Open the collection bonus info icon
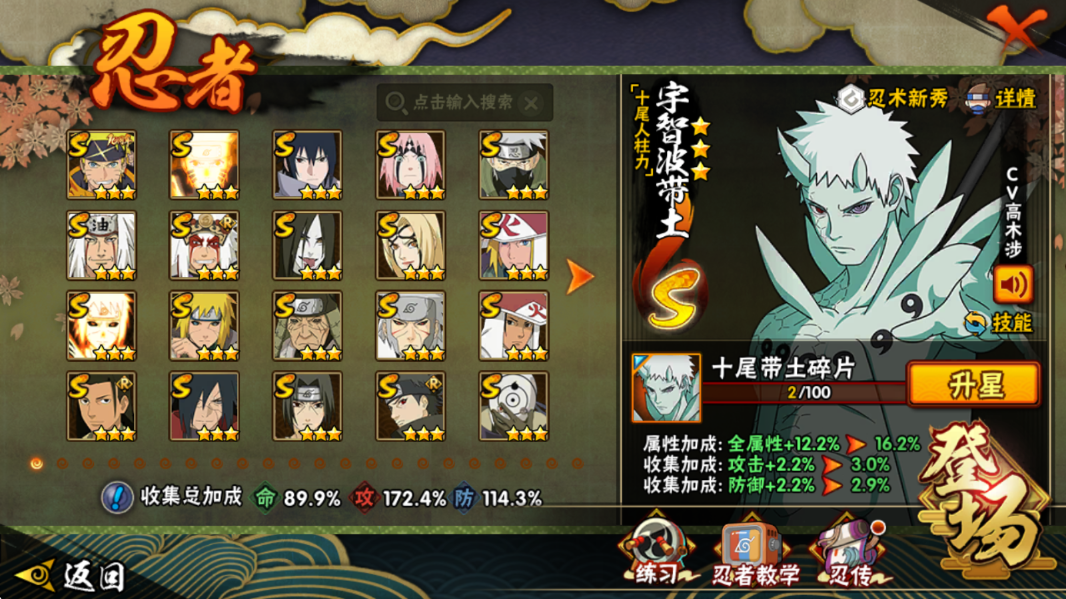The width and height of the screenshot is (1066, 599). [117, 497]
